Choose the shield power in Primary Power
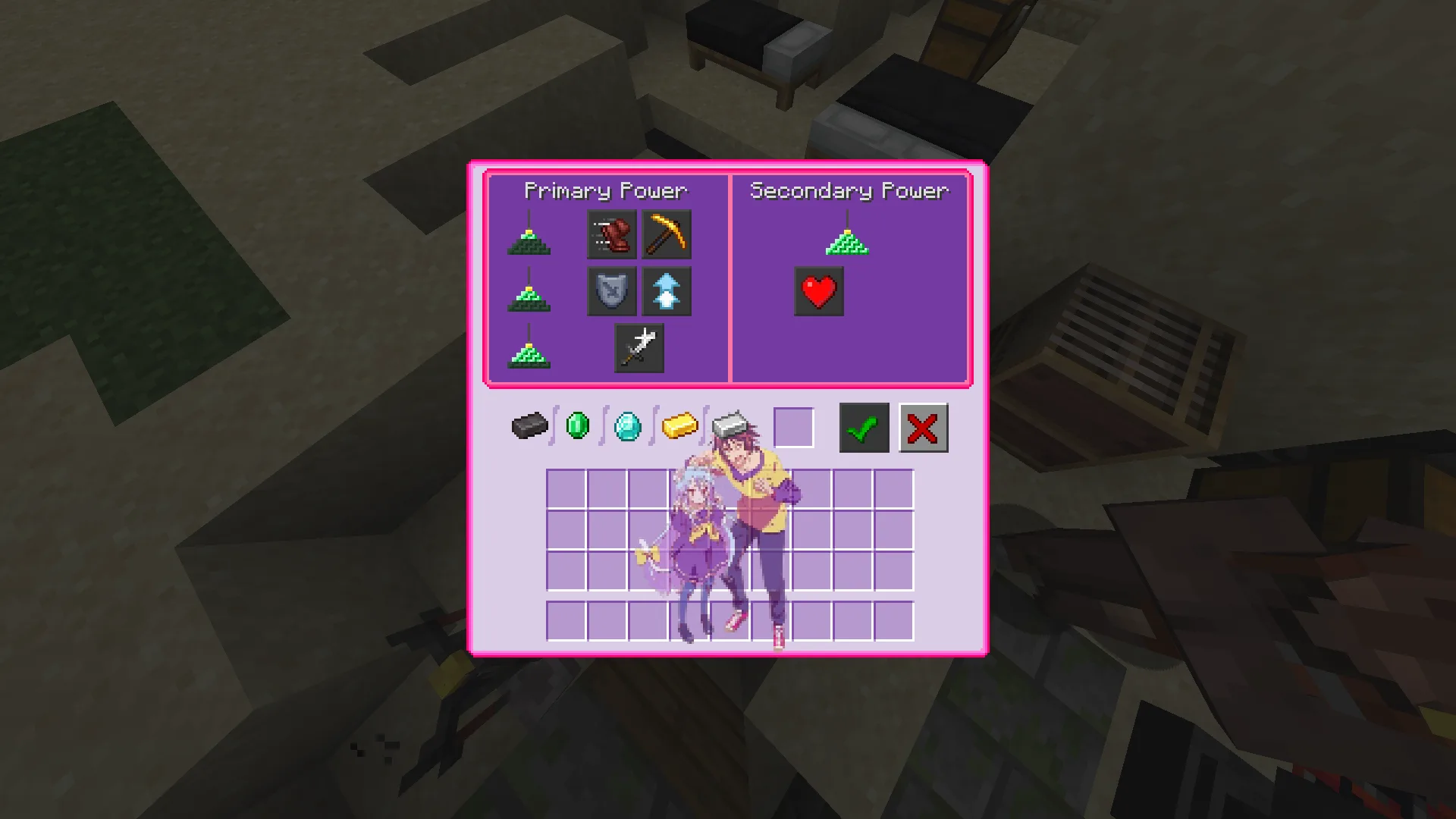This screenshot has height=819, width=1456. (613, 290)
